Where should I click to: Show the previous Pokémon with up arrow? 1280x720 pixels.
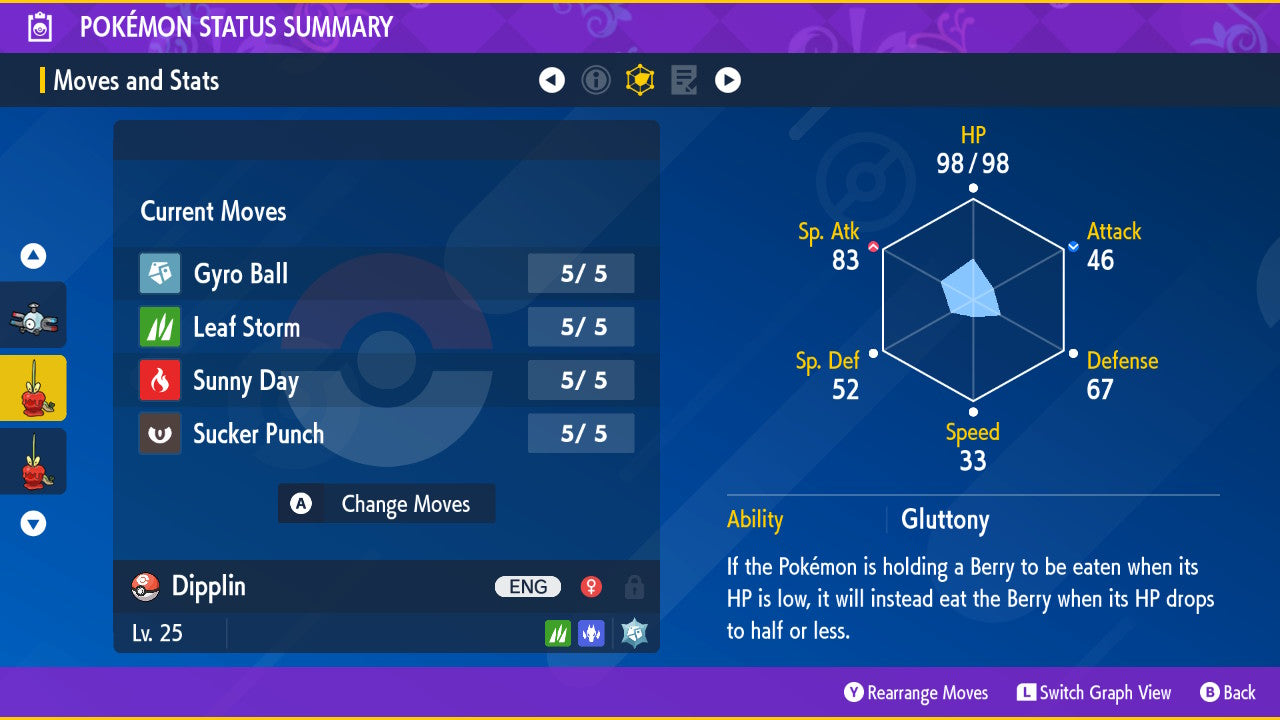pyautogui.click(x=33, y=257)
